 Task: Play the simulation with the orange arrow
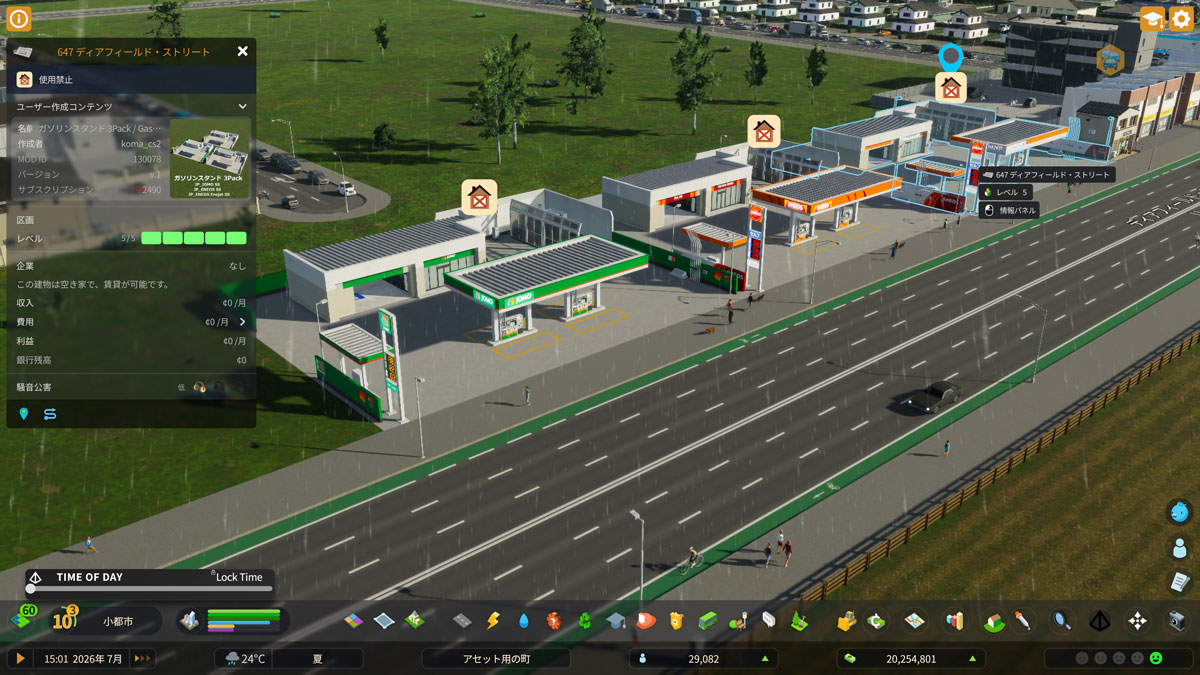(x=19, y=658)
